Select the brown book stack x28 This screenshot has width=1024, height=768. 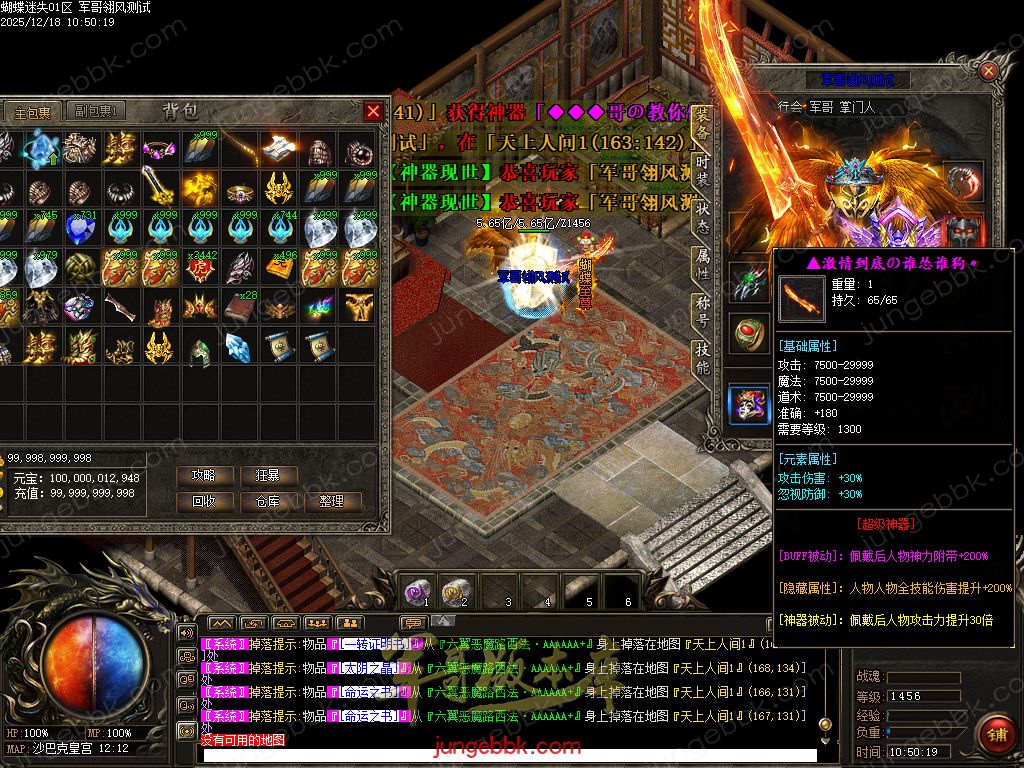[x=241, y=307]
